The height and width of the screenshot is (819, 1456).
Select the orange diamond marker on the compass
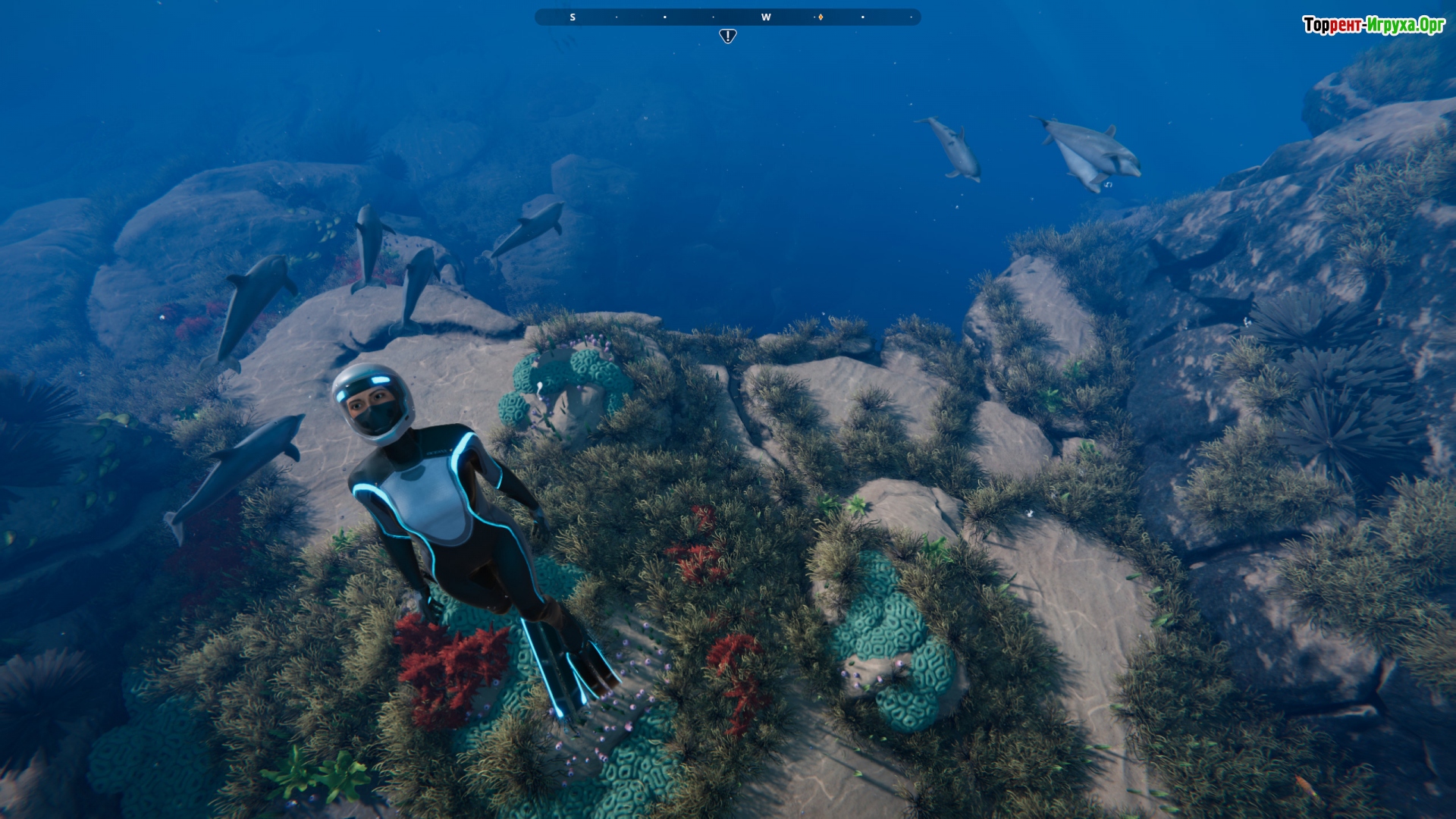(x=821, y=17)
